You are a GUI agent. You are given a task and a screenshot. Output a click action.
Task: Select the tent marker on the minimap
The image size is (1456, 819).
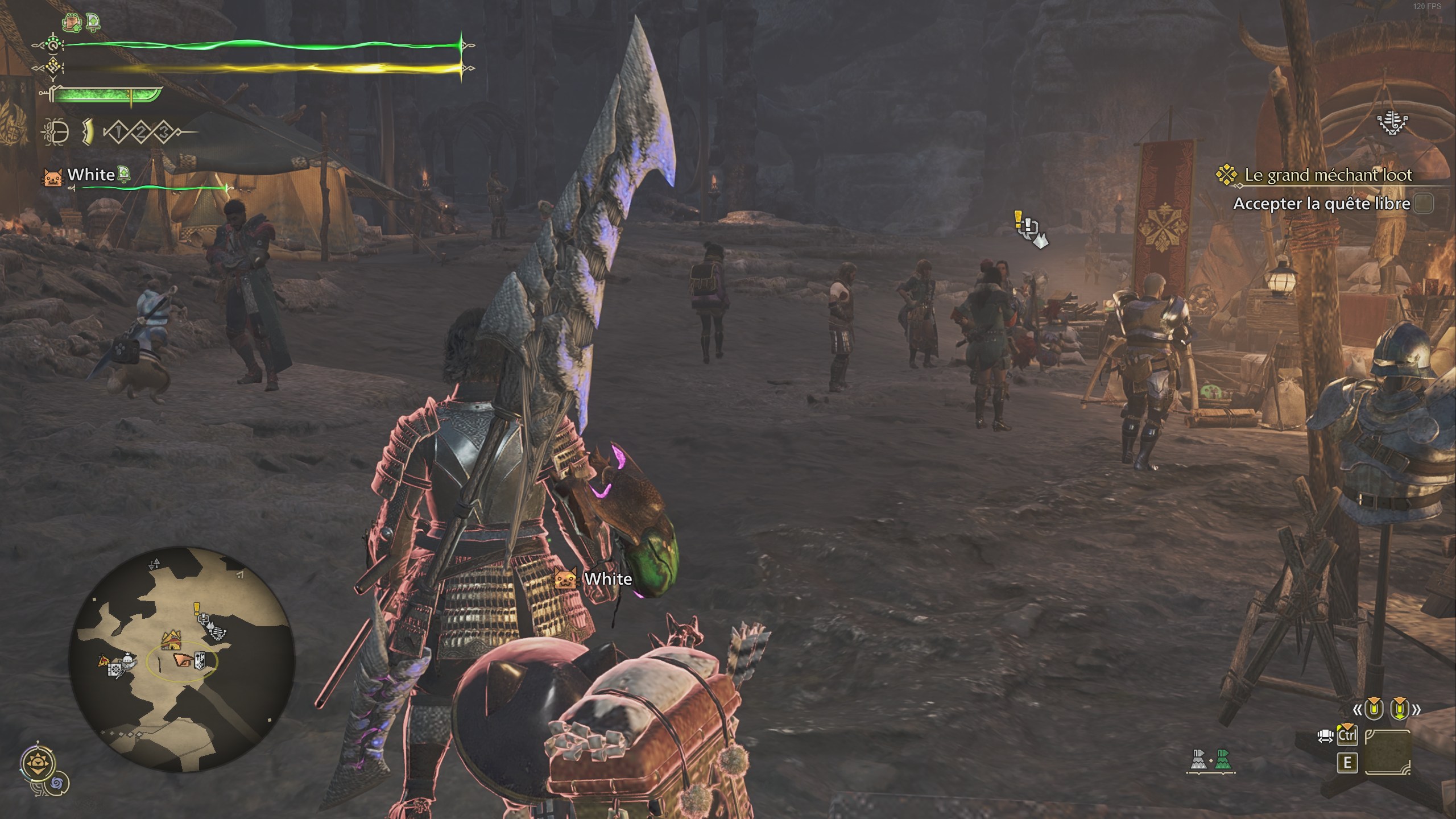pos(171,640)
